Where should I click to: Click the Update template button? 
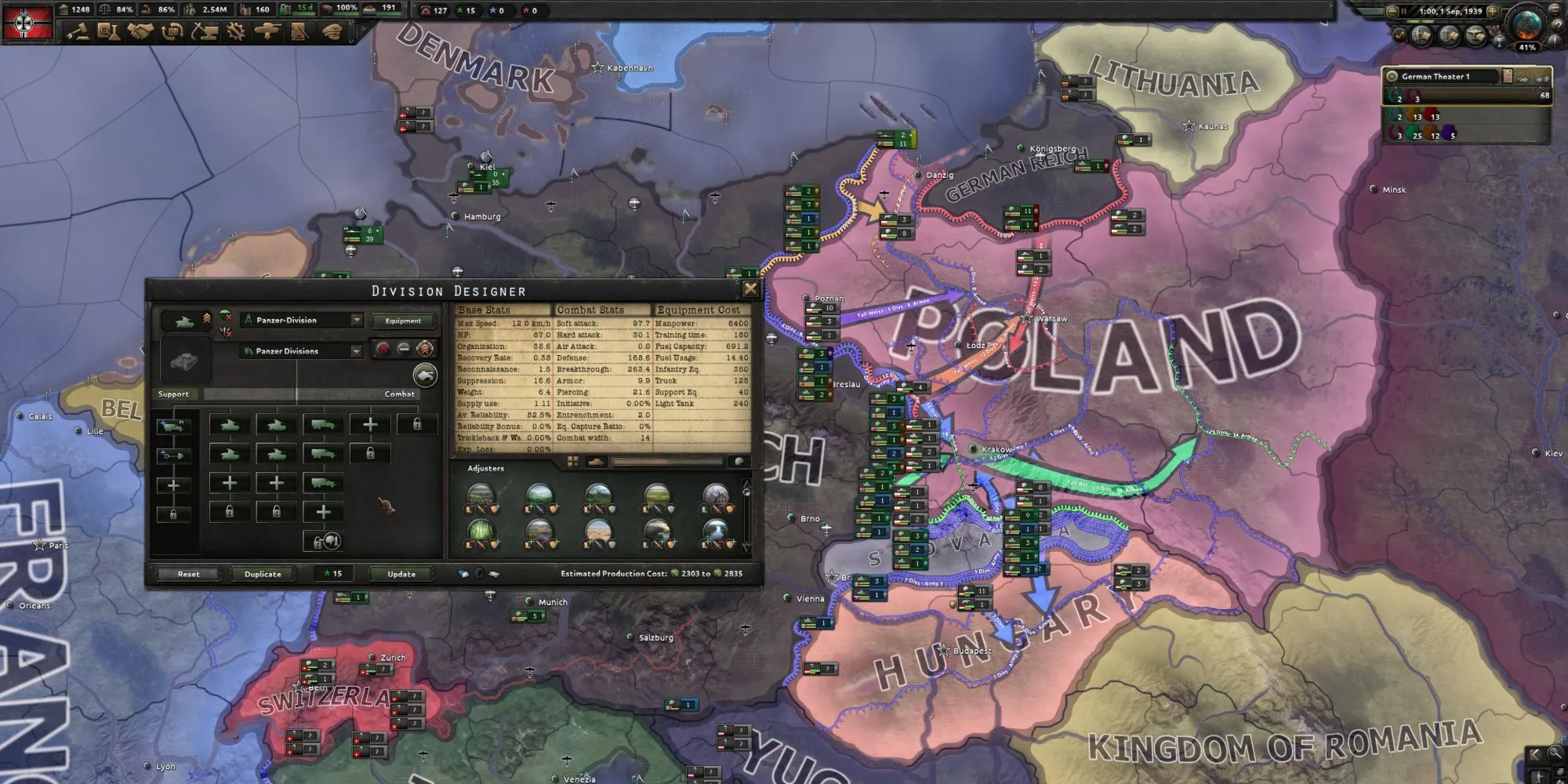tap(401, 574)
